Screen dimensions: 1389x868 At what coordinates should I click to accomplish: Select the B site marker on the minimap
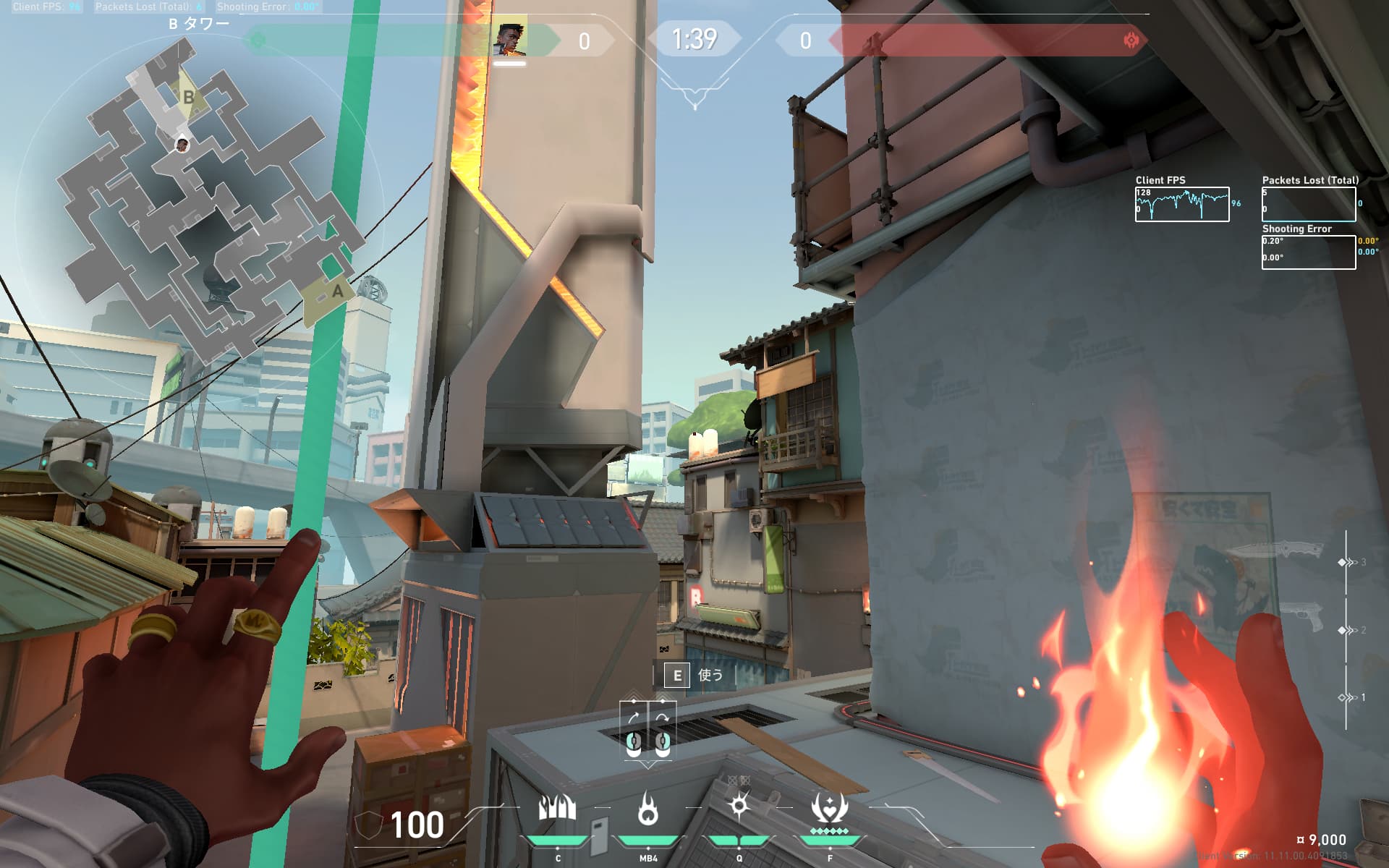coord(188,97)
